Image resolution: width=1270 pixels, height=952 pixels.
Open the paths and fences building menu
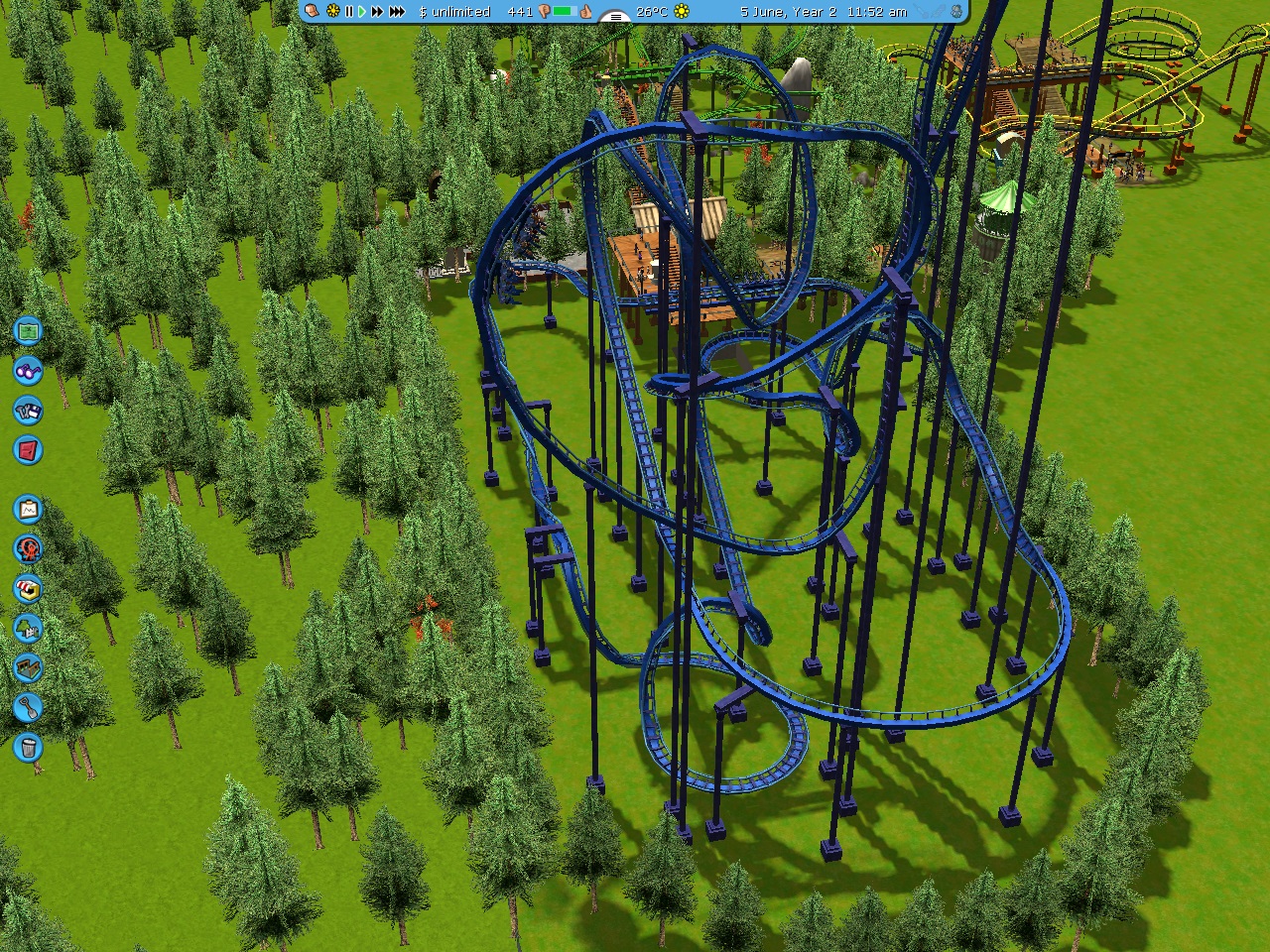[x=28, y=667]
